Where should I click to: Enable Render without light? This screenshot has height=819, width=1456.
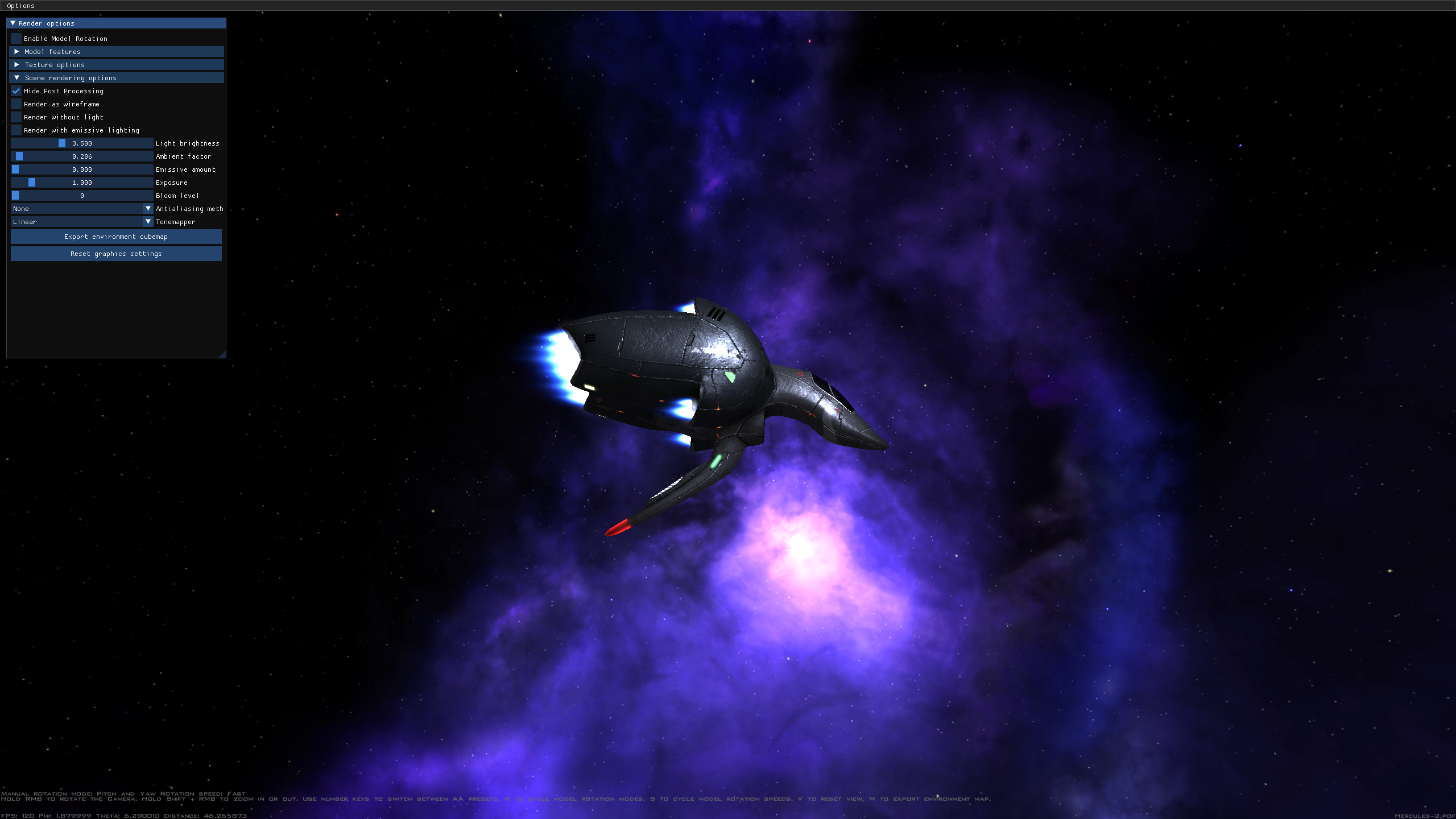coord(16,117)
